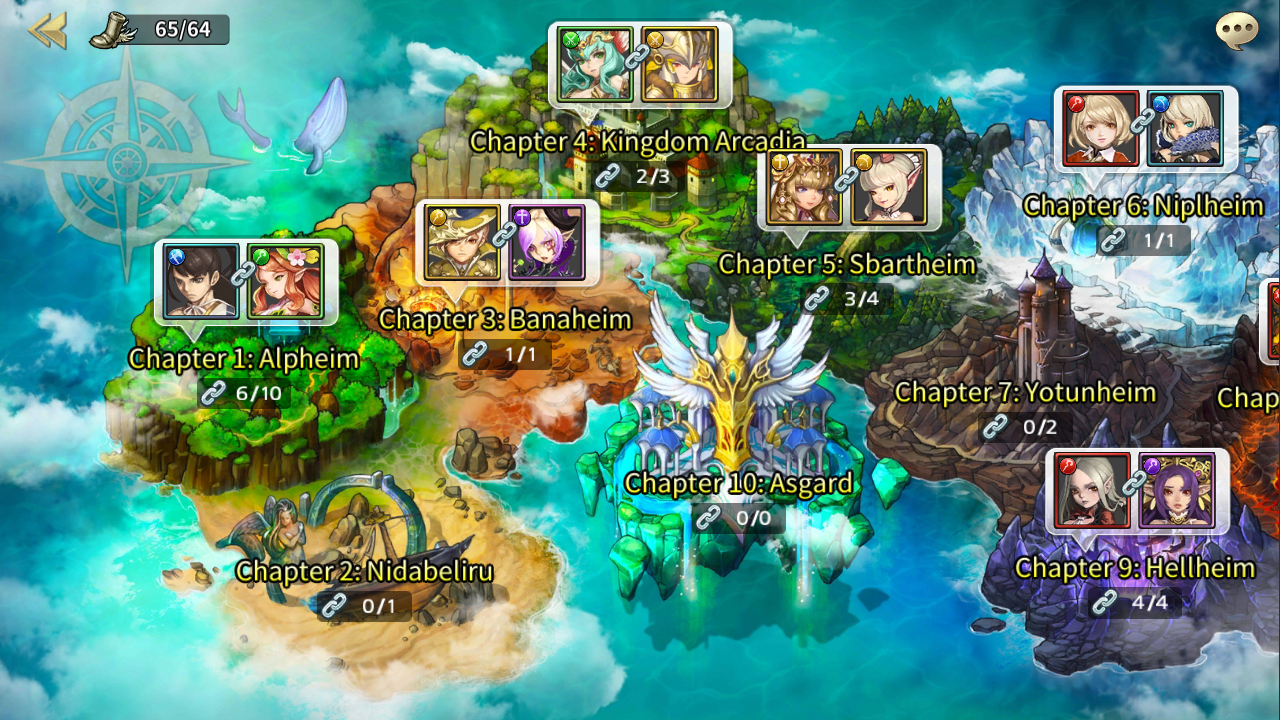This screenshot has height=720, width=1280.
Task: Choose Chapter 3: Banaheim
Action: (x=505, y=320)
